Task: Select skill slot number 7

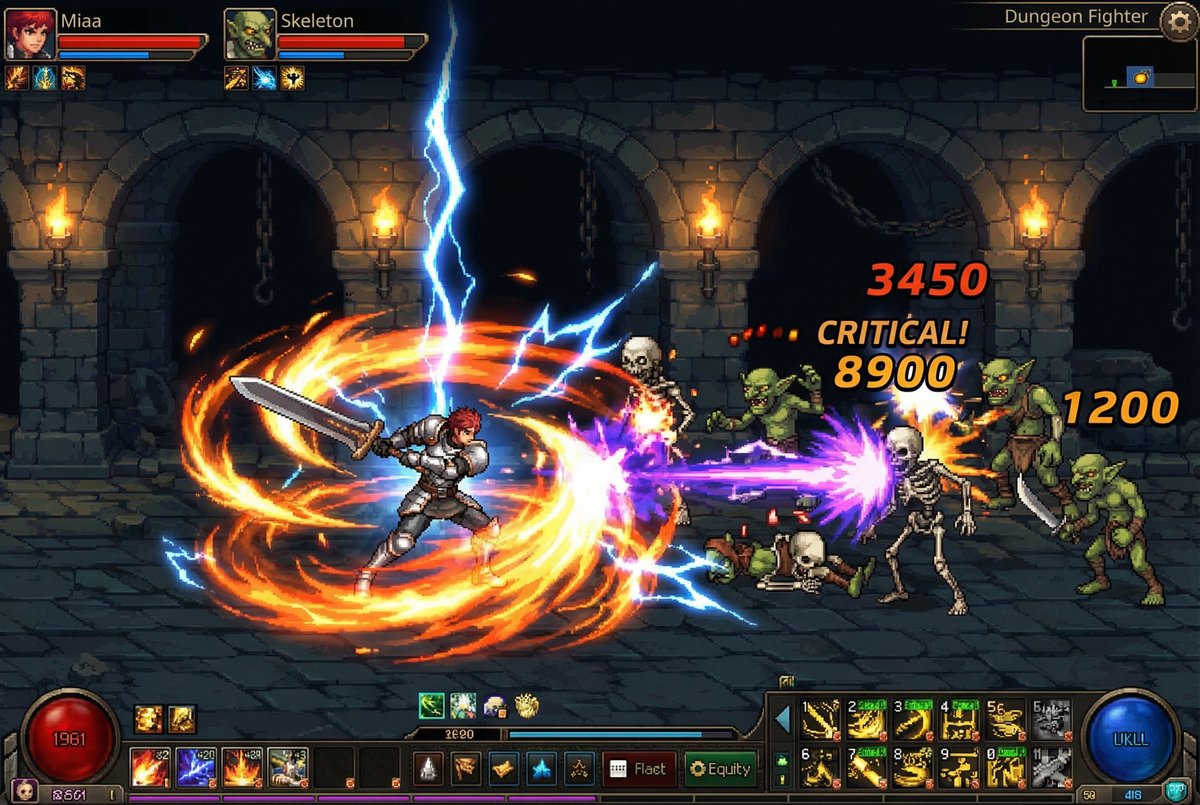Action: point(867,767)
